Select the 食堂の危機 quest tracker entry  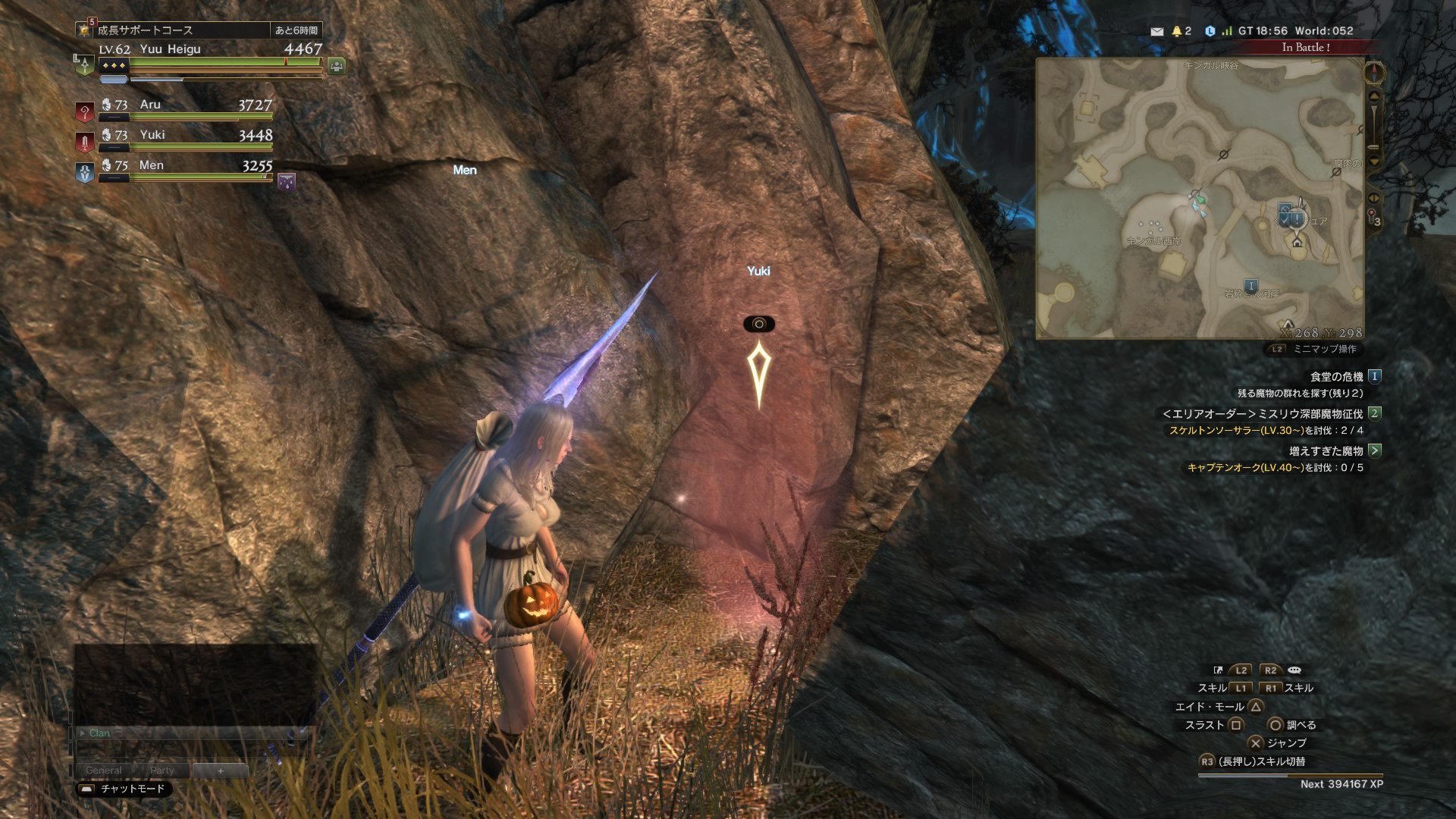click(1336, 376)
